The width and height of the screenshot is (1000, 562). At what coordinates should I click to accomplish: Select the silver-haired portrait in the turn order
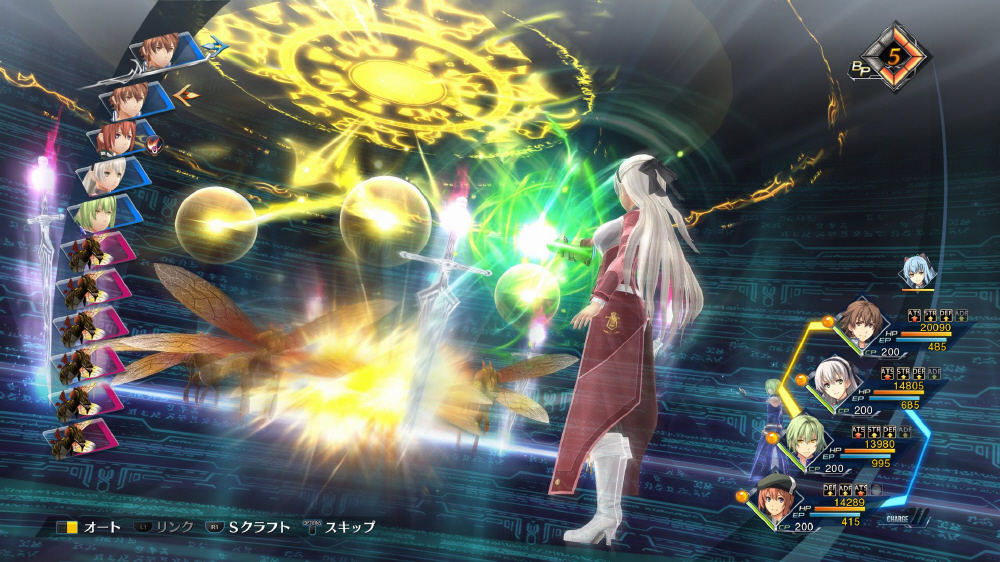click(x=106, y=176)
